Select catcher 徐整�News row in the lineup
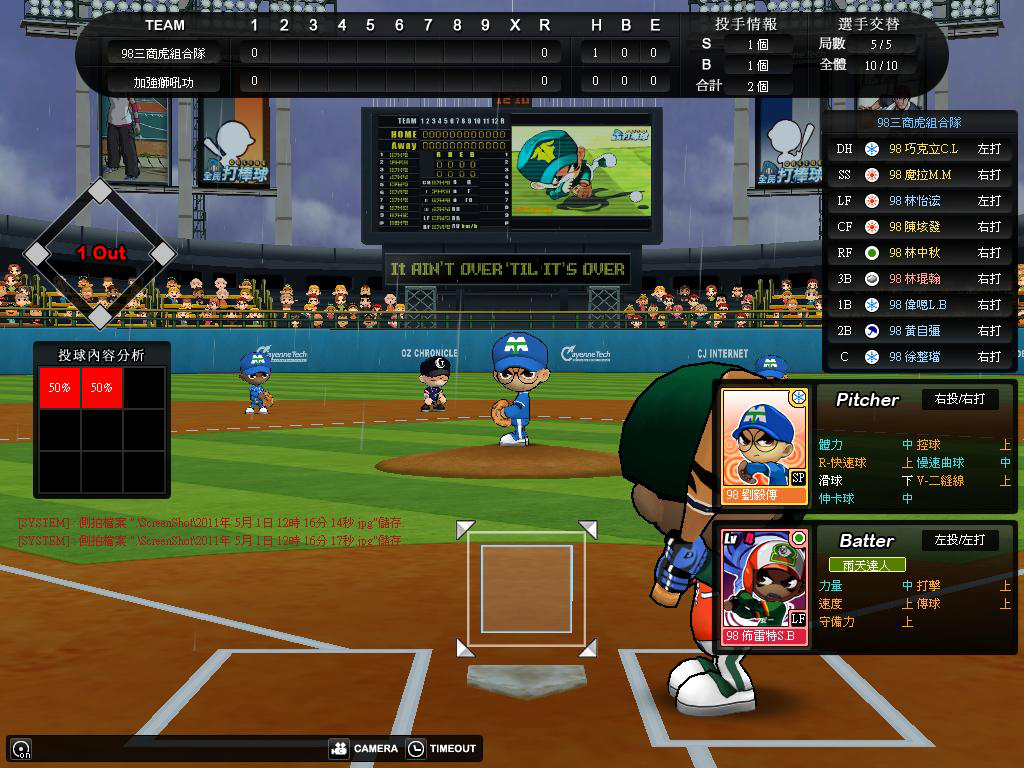 [x=919, y=357]
